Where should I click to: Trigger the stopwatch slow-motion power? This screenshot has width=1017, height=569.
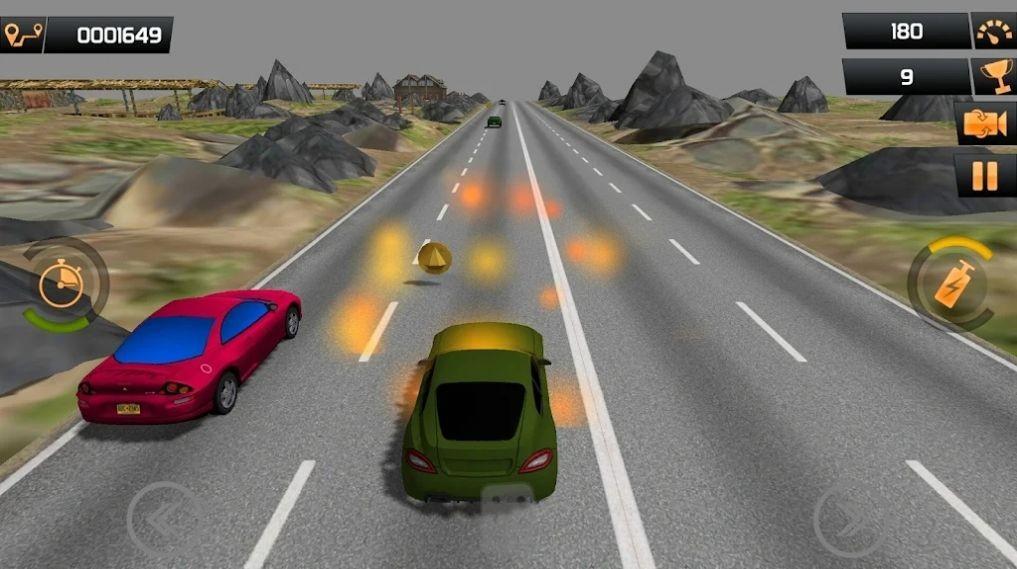coord(63,287)
